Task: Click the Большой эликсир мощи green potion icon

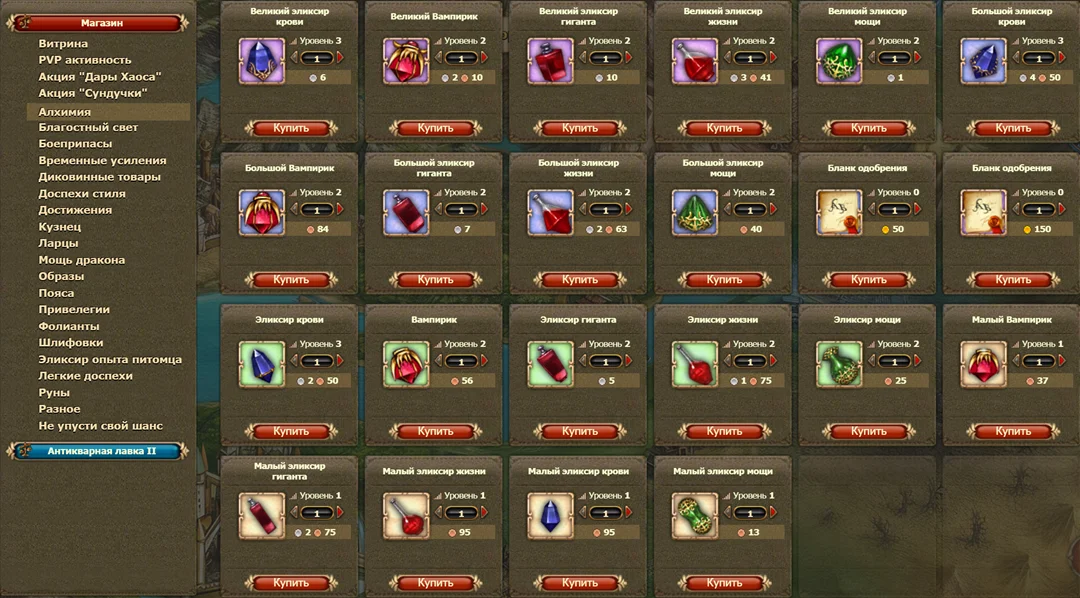Action: pos(694,213)
